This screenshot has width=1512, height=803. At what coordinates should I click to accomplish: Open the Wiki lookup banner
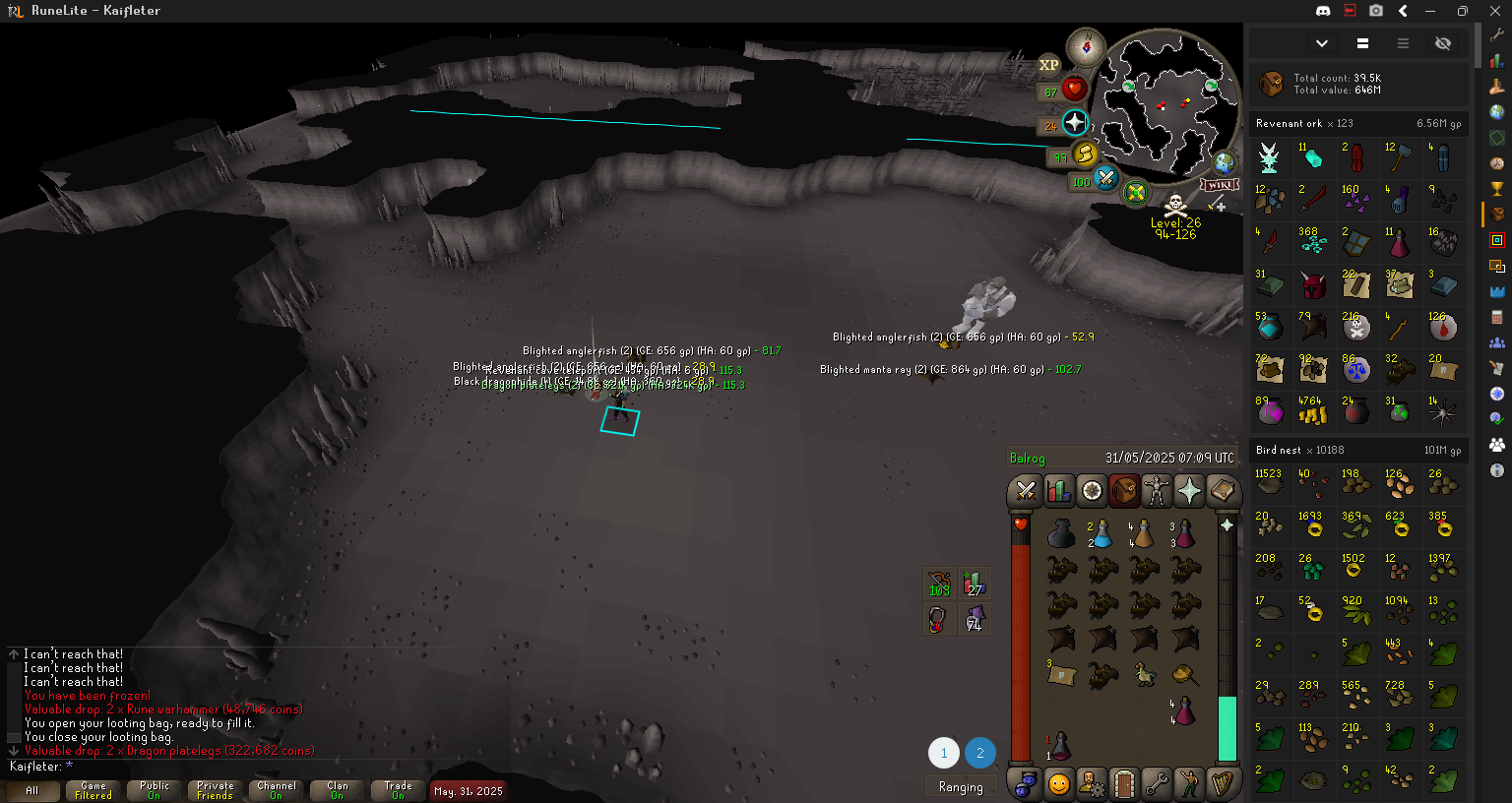pyautogui.click(x=1219, y=185)
